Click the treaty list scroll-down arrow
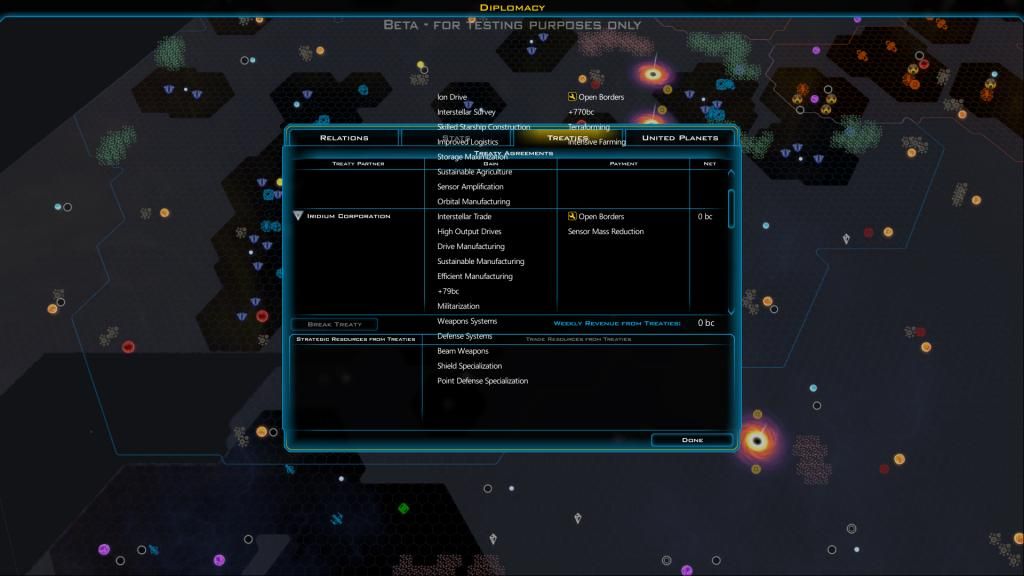Screen dimensions: 1024x576 click(731, 310)
